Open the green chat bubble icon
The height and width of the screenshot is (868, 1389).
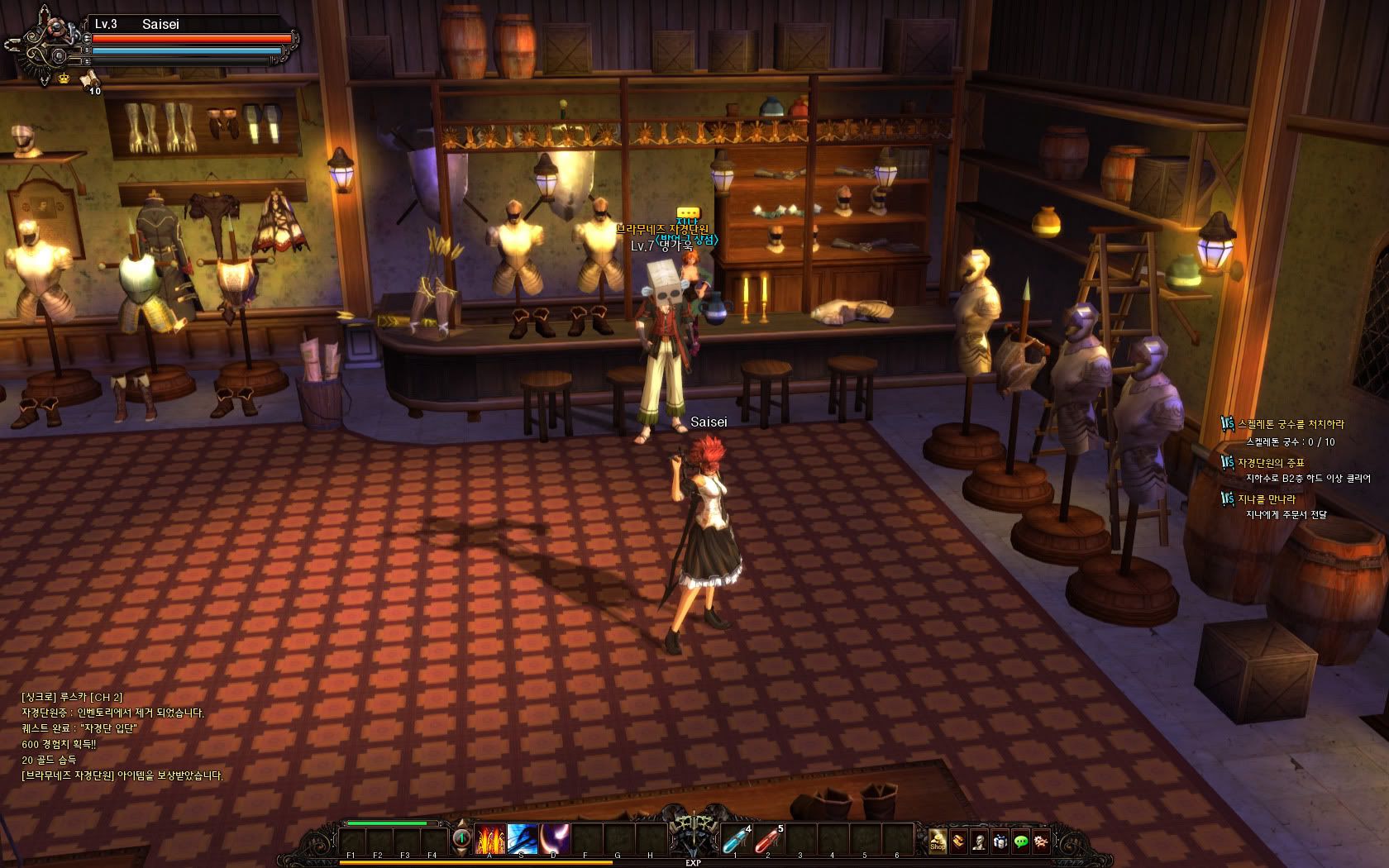tap(1021, 842)
